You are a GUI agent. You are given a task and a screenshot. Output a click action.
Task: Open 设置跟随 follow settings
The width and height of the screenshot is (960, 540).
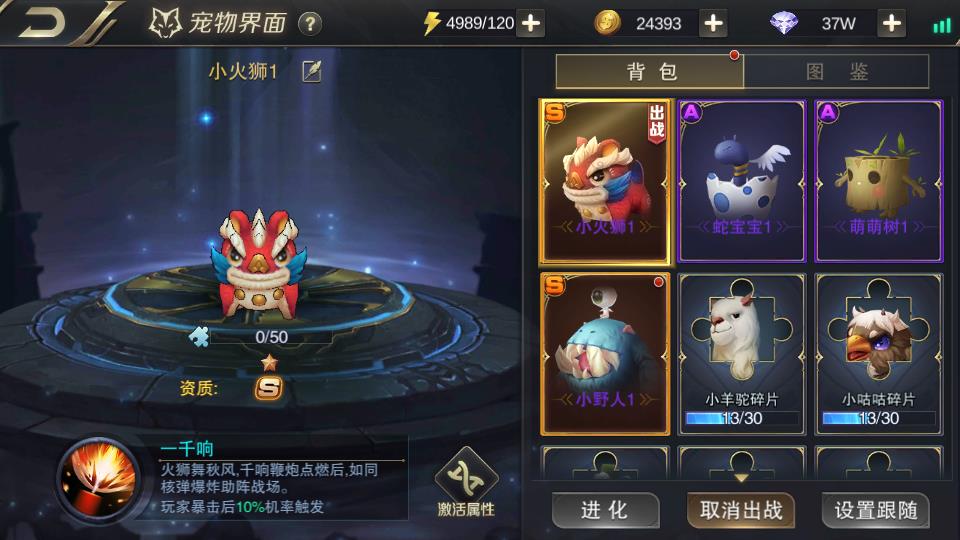[875, 510]
